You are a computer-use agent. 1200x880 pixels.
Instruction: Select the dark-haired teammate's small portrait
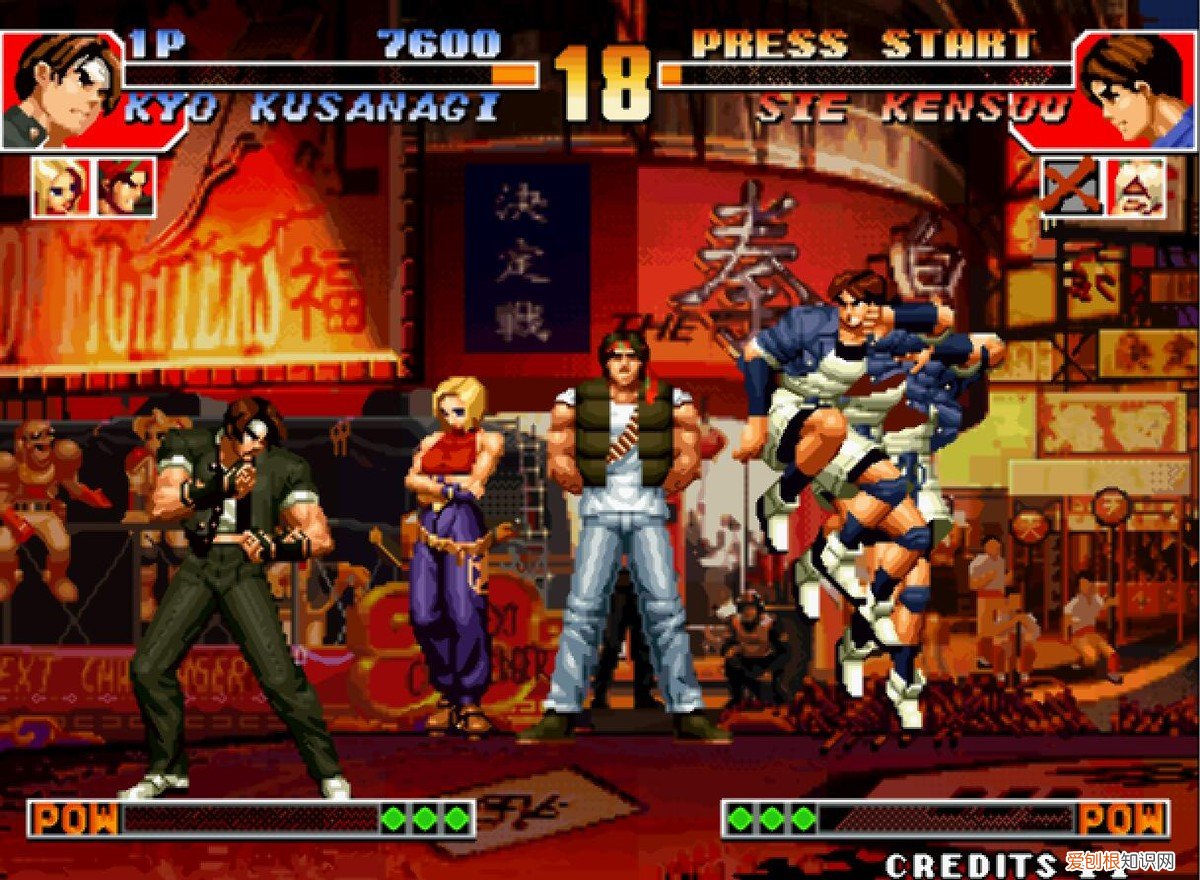click(x=126, y=187)
